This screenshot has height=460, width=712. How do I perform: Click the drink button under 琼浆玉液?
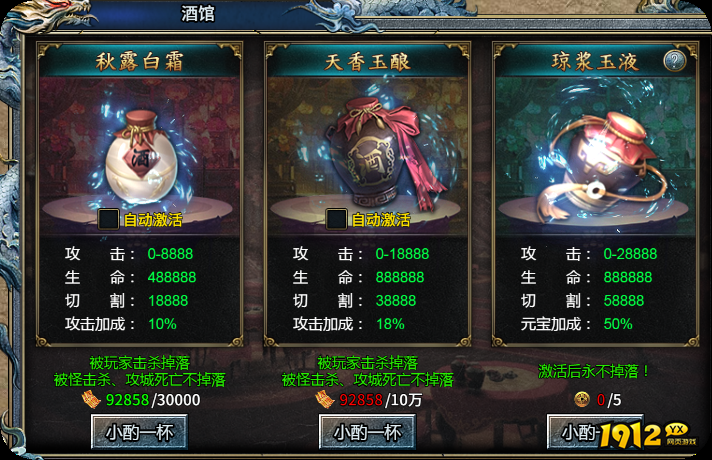click(580, 432)
